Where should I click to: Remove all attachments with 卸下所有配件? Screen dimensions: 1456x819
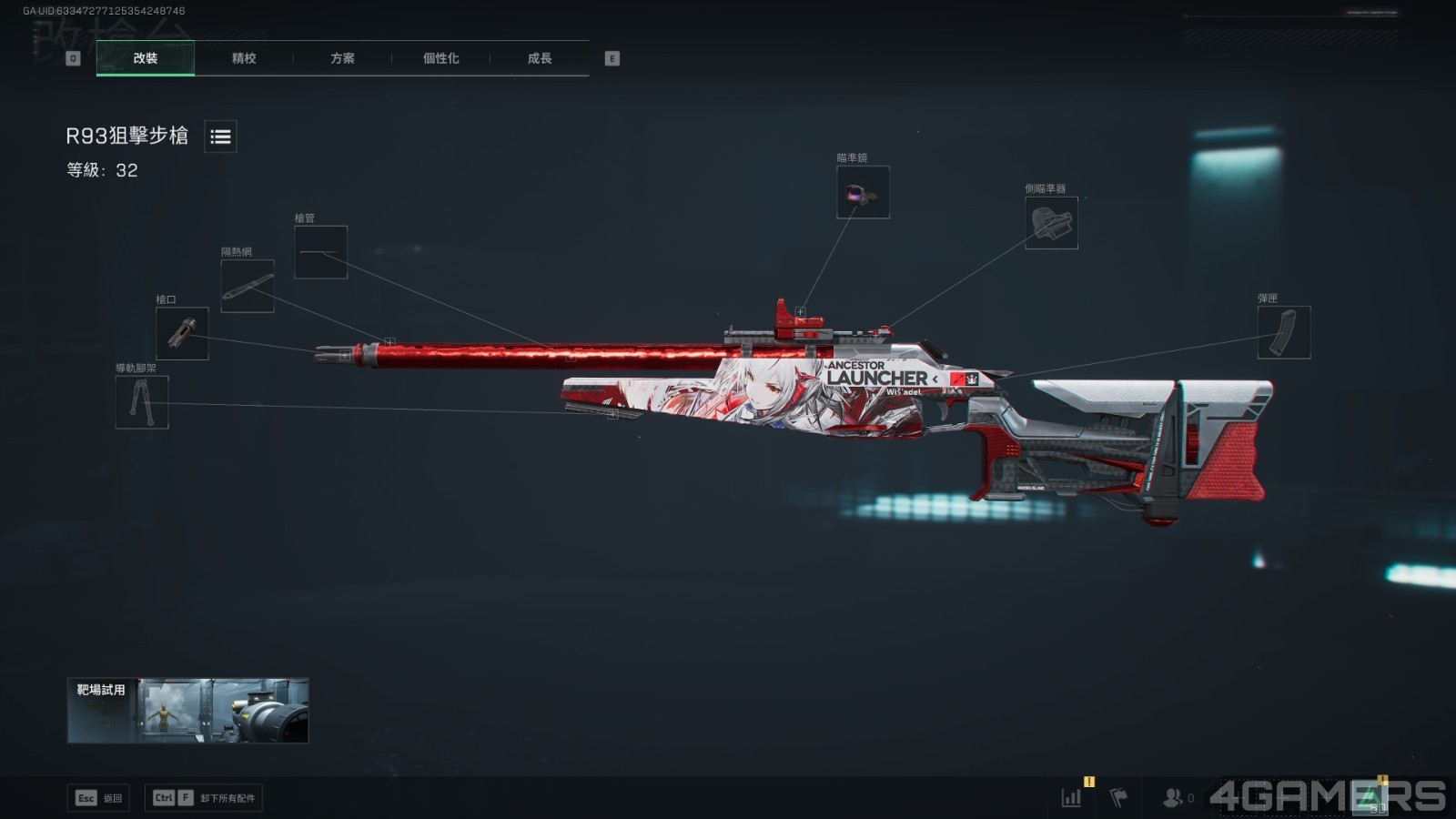[204, 798]
